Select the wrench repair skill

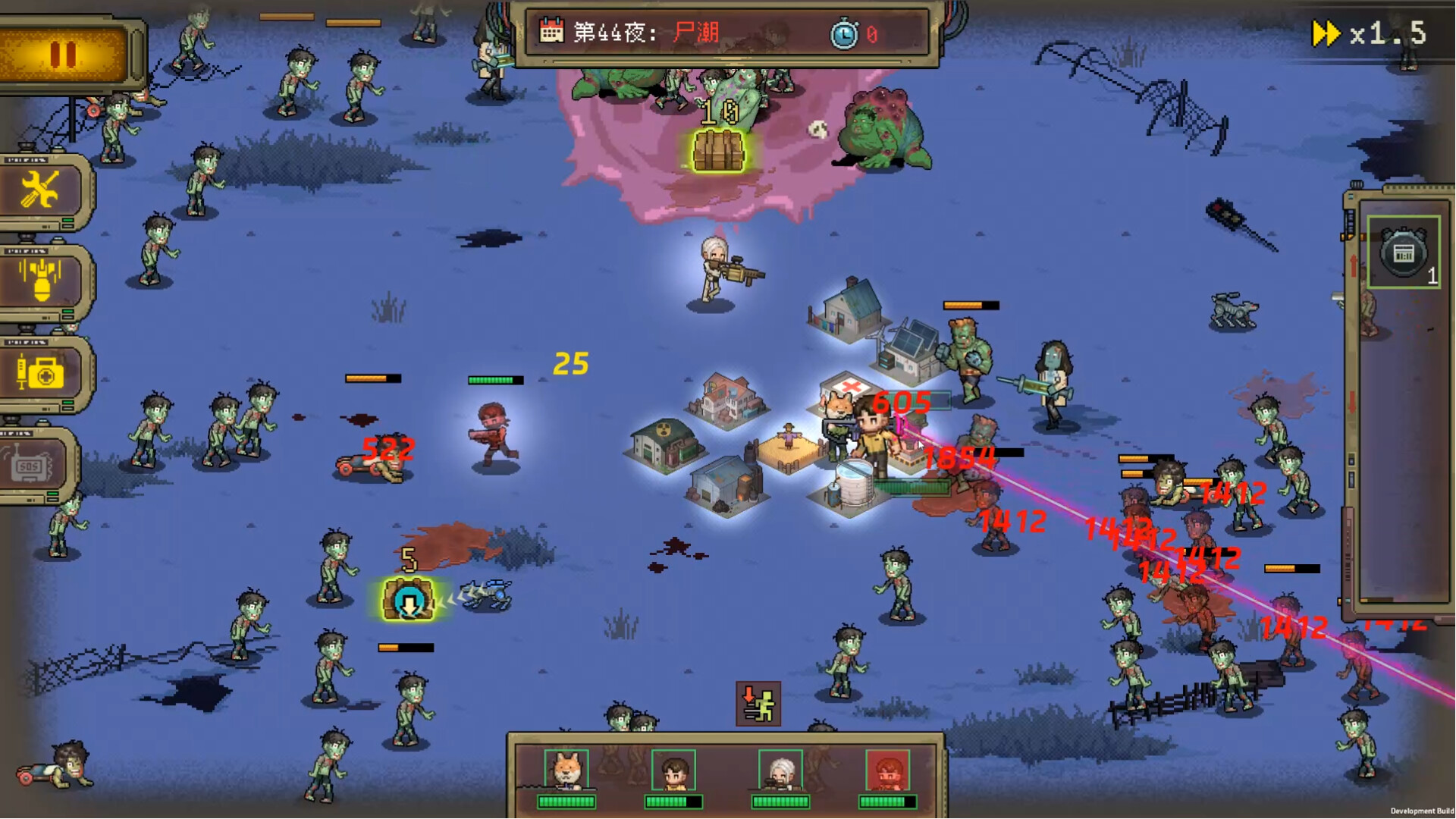(42, 190)
